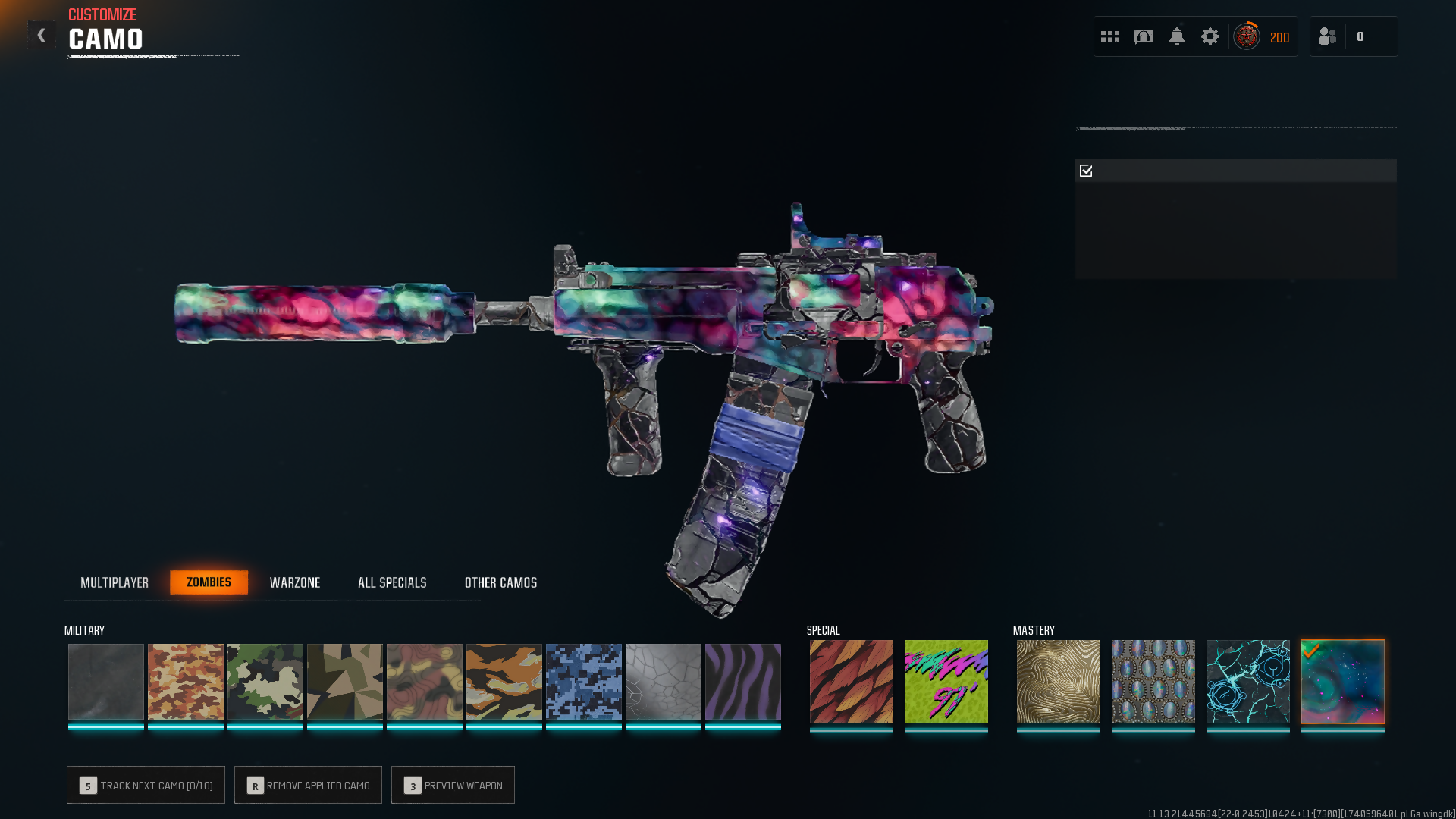
Task: Switch to the Multiplayer camo tab
Action: (115, 582)
